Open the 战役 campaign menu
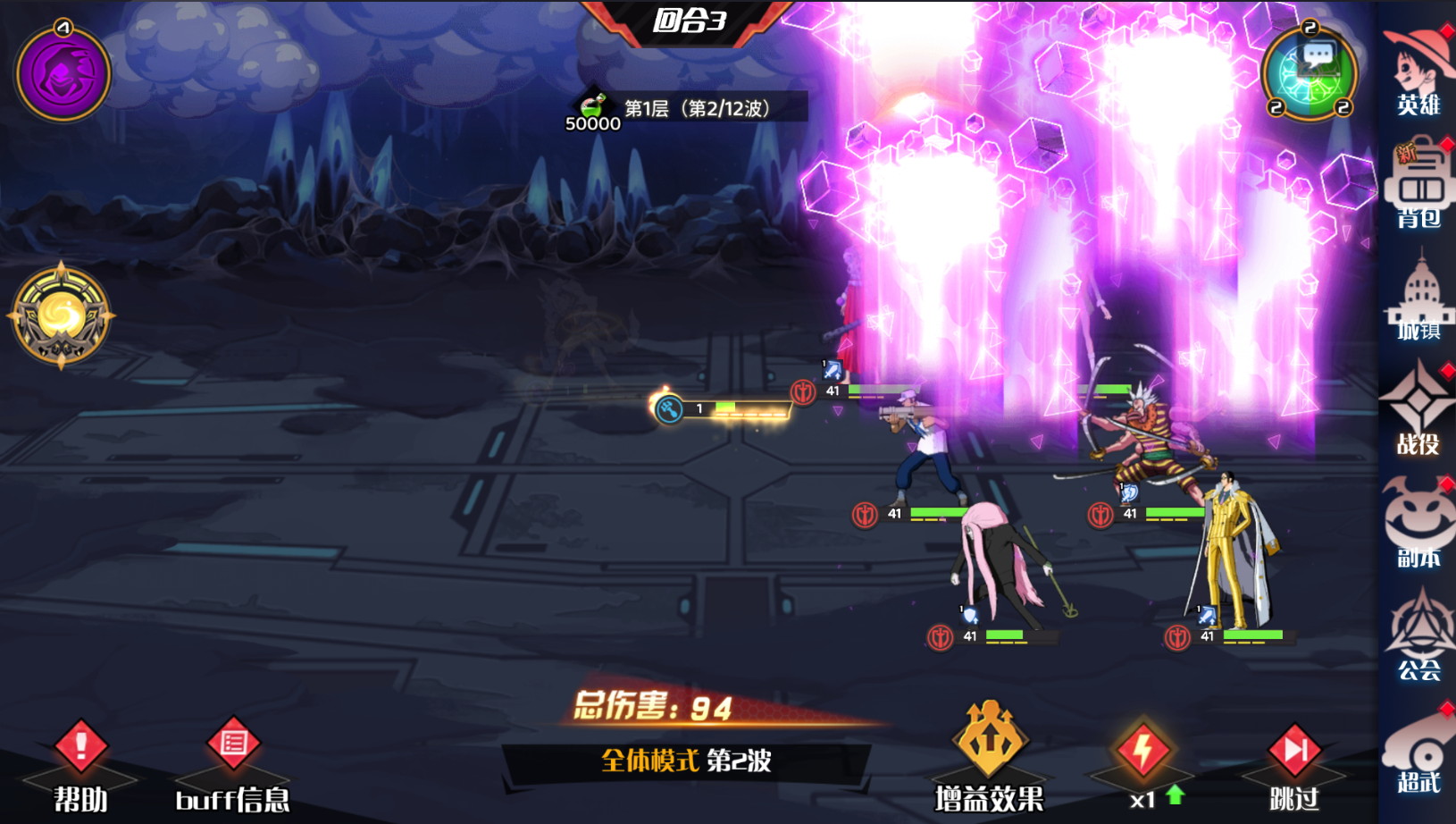Viewport: 1456px width, 824px height. [1418, 410]
